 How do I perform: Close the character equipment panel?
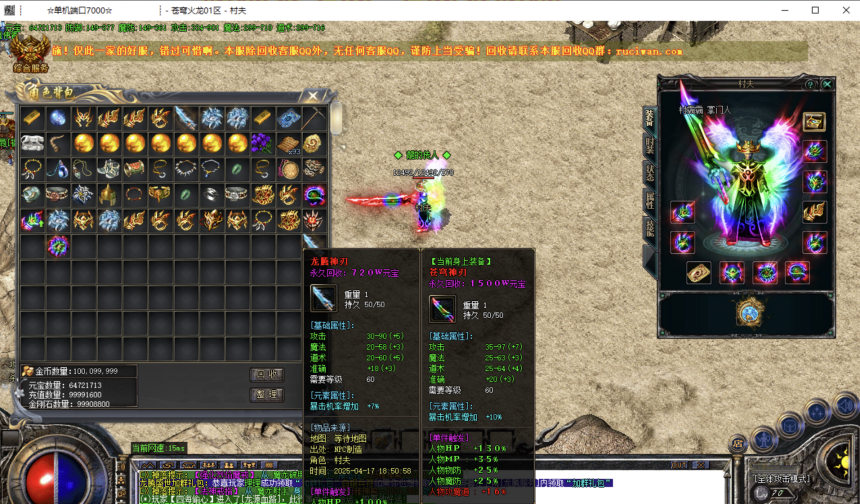(827, 85)
